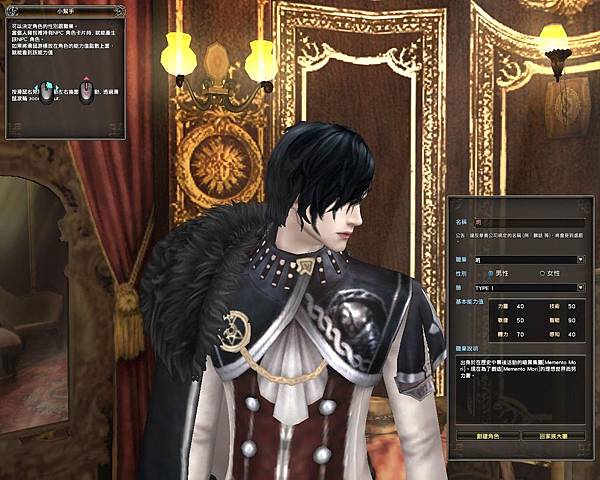Return to the family hall (回家族大廳)
The width and height of the screenshot is (600, 480).
click(553, 436)
